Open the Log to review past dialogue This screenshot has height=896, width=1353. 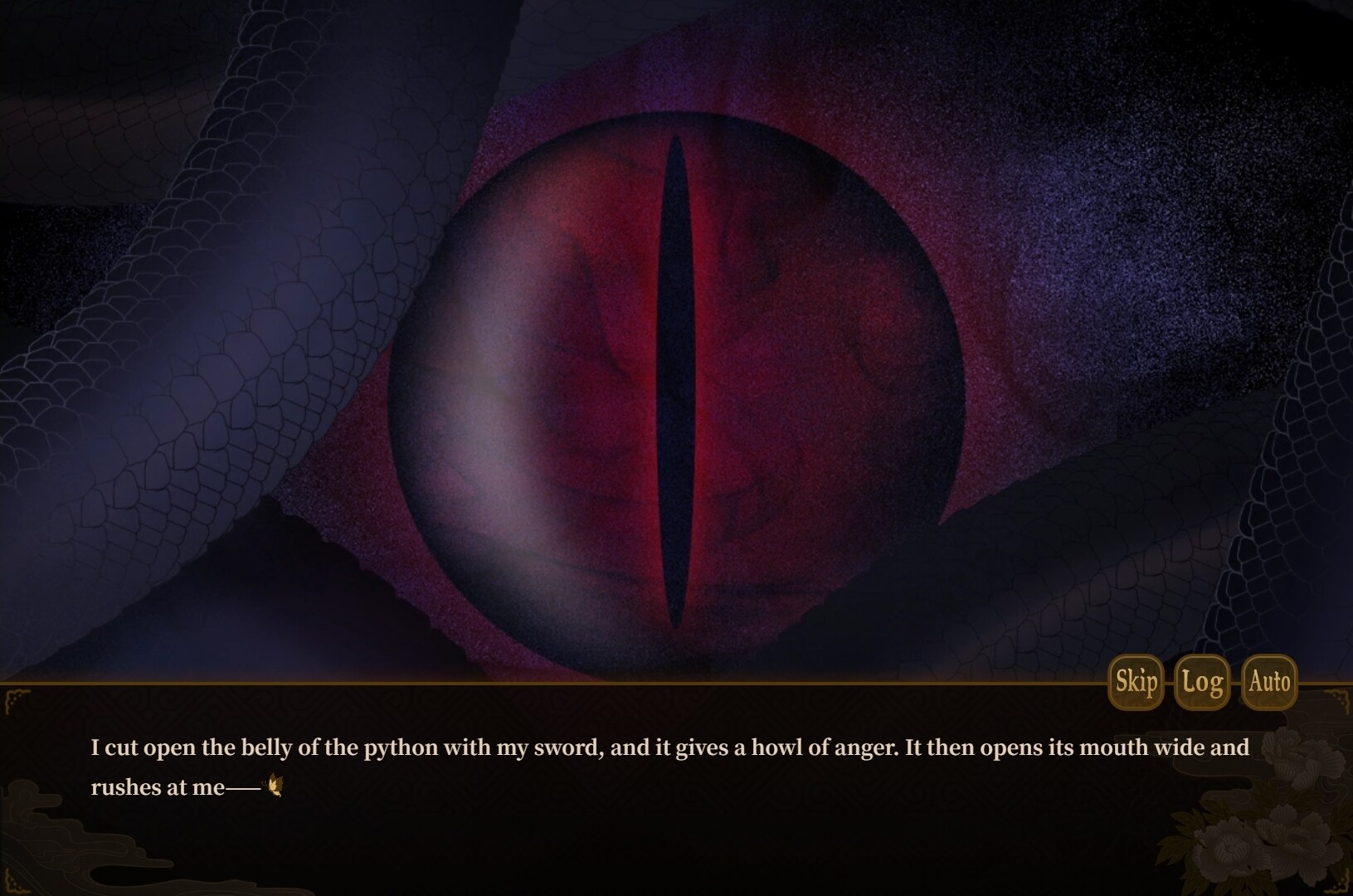(x=1201, y=682)
